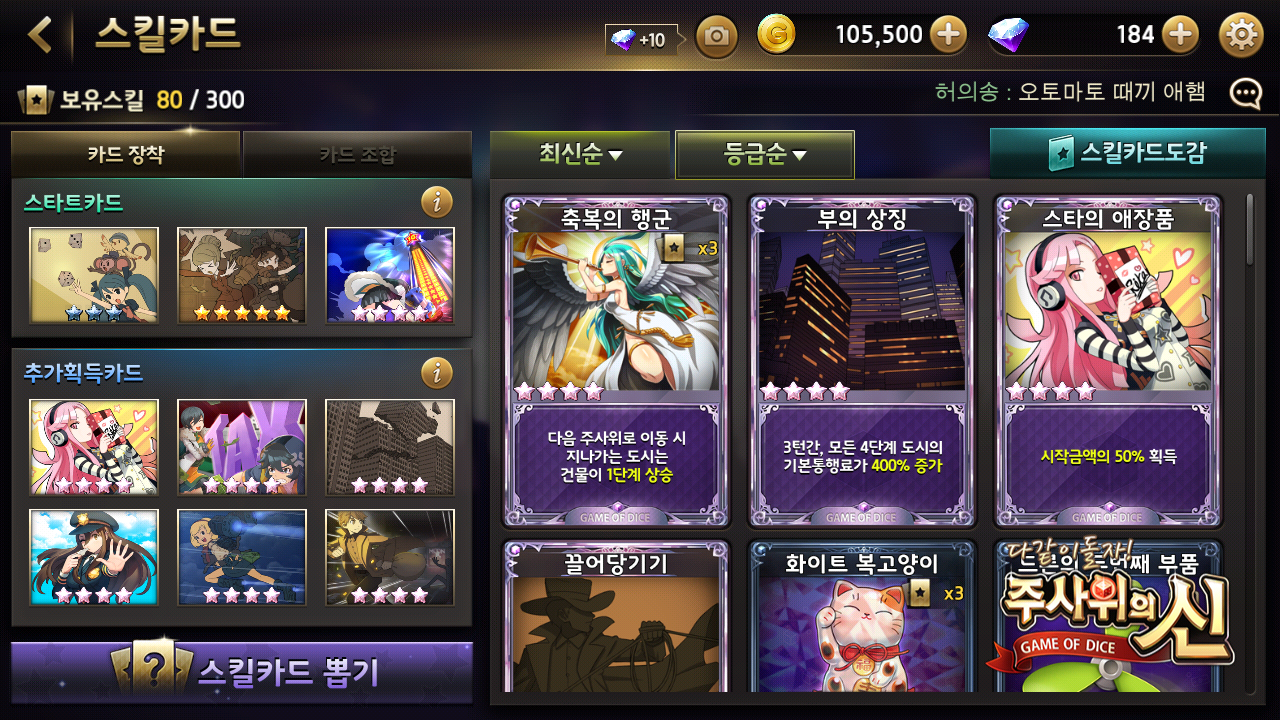Image resolution: width=1280 pixels, height=720 pixels.
Task: Select the 부의 상징 skill card
Action: [862, 360]
